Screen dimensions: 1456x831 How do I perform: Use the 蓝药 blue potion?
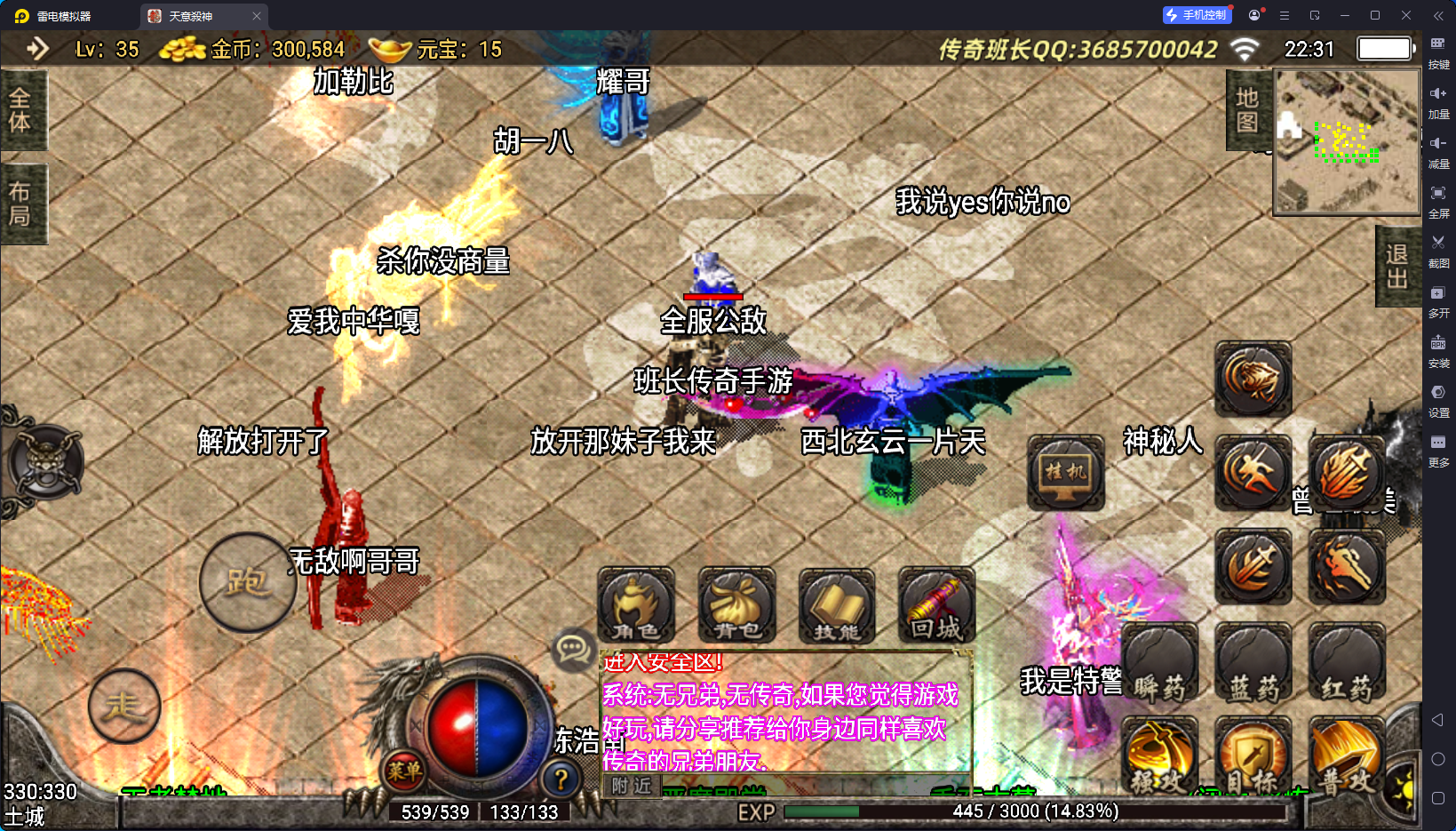pos(1253,665)
